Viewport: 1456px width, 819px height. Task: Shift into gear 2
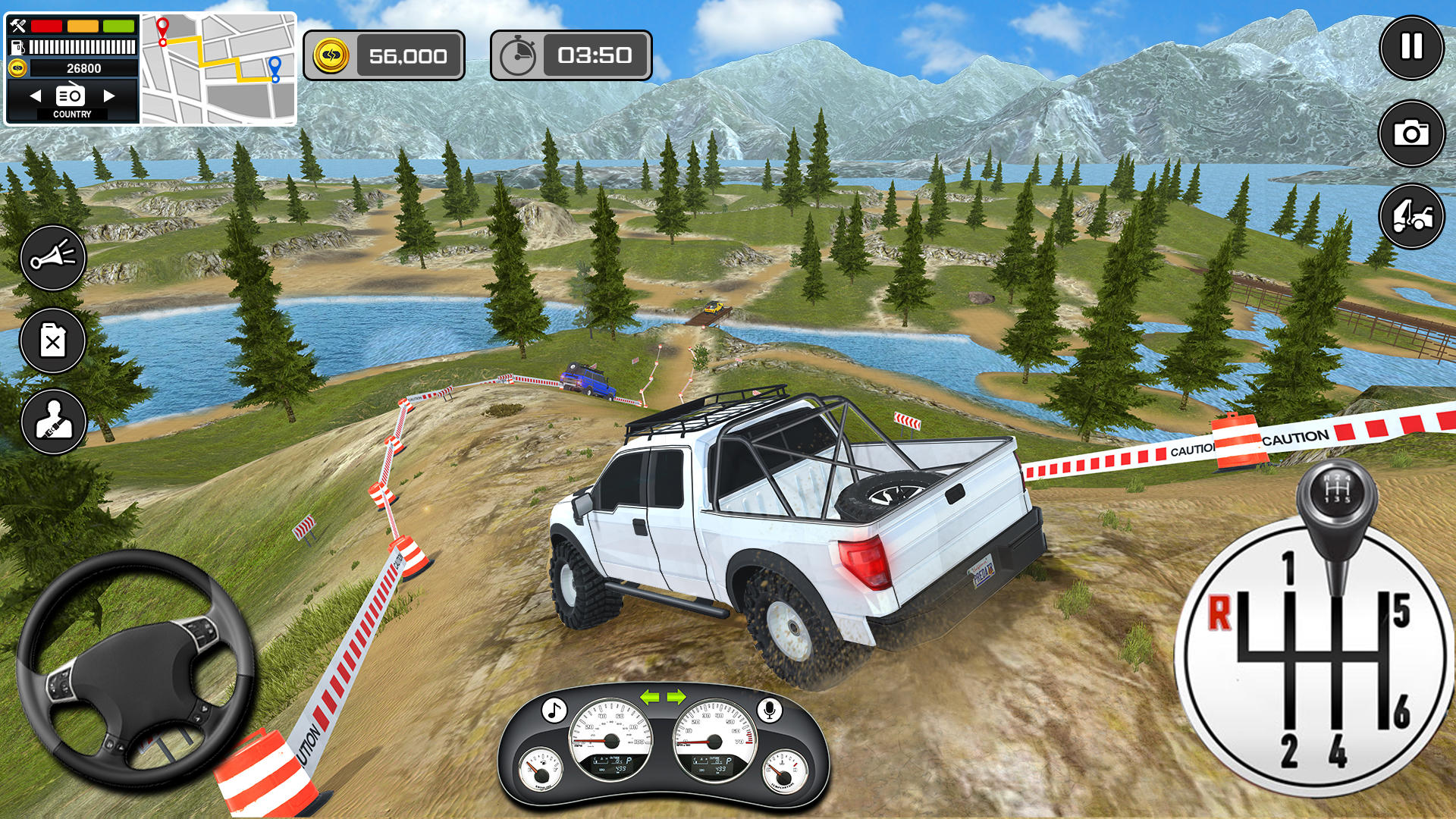click(x=1289, y=749)
